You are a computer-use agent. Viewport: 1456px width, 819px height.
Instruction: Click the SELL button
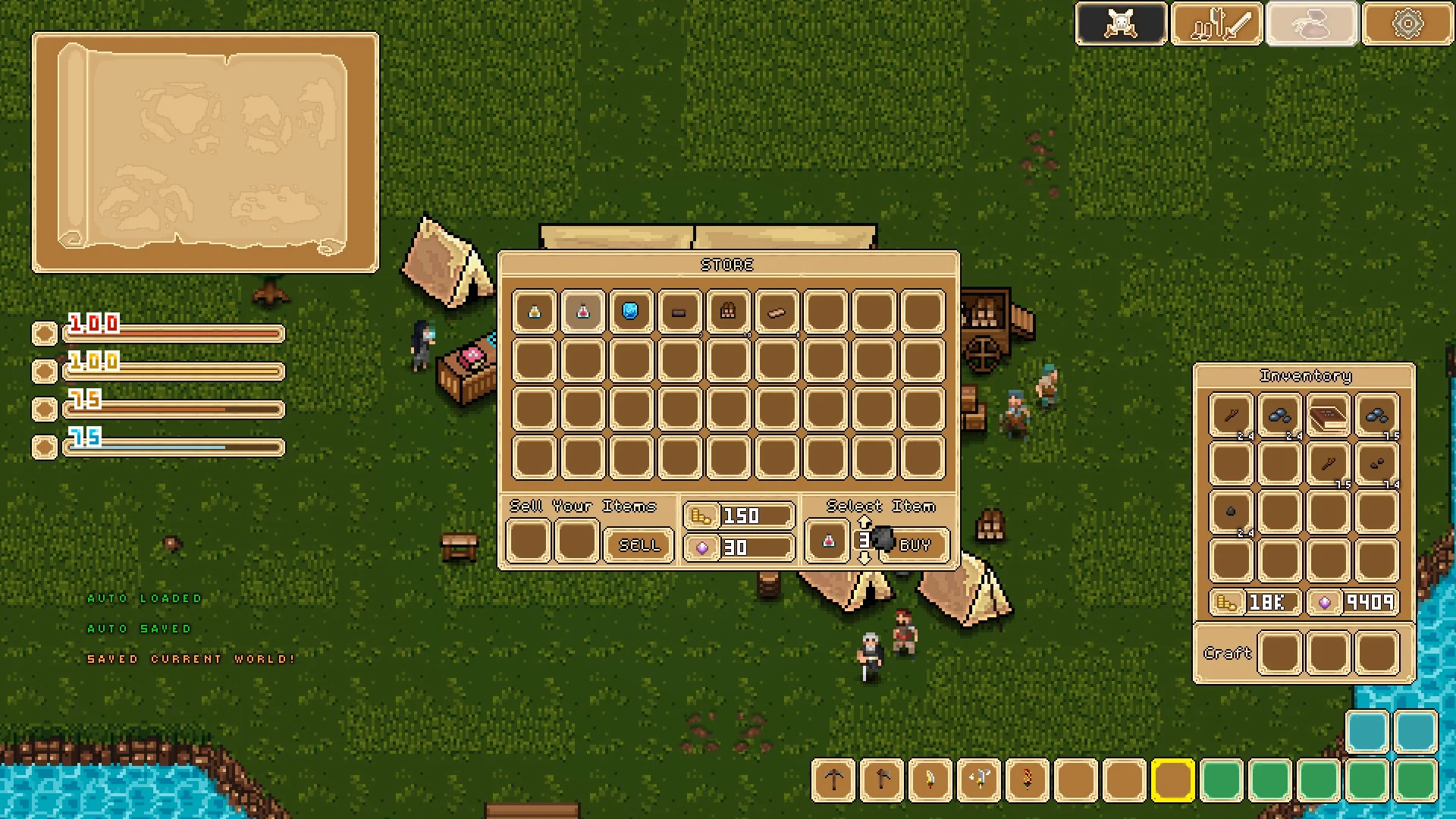click(639, 544)
